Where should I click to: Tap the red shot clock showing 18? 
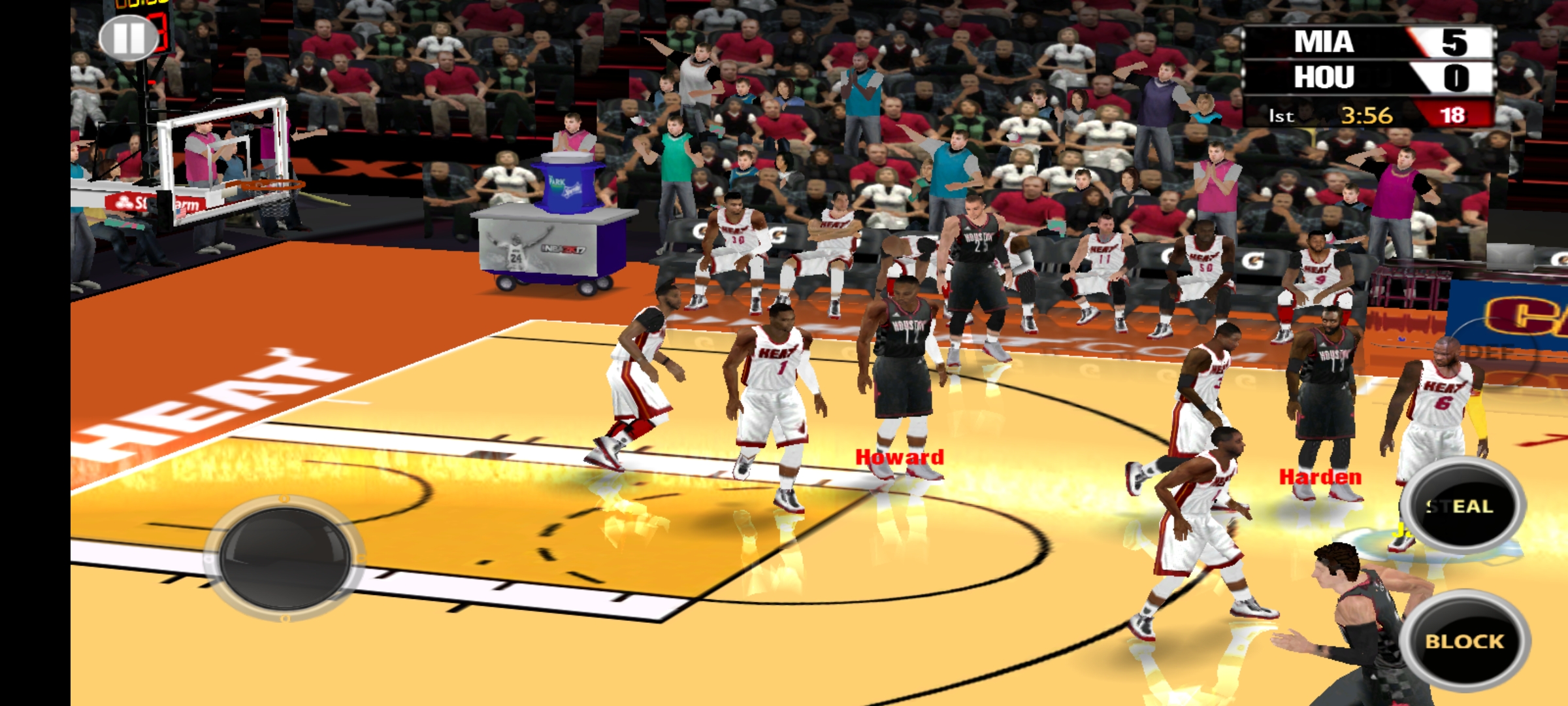point(1459,114)
